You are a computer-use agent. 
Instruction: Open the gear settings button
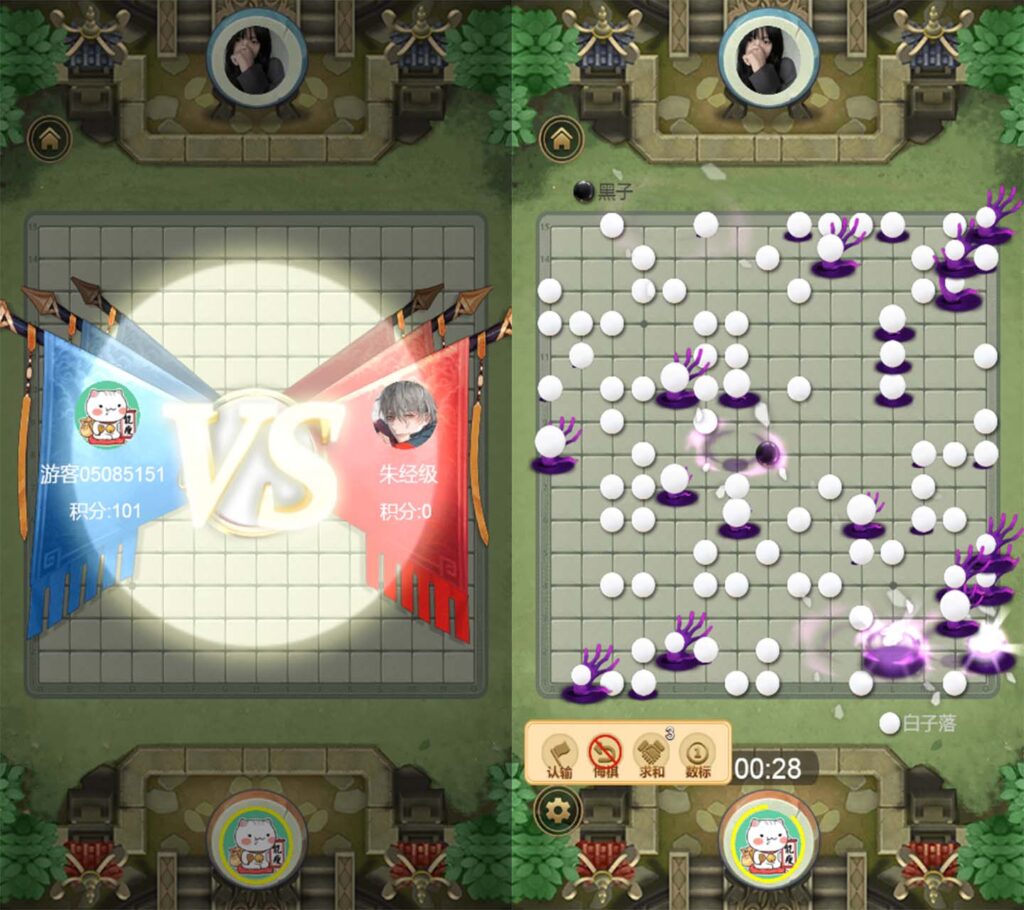(x=559, y=810)
